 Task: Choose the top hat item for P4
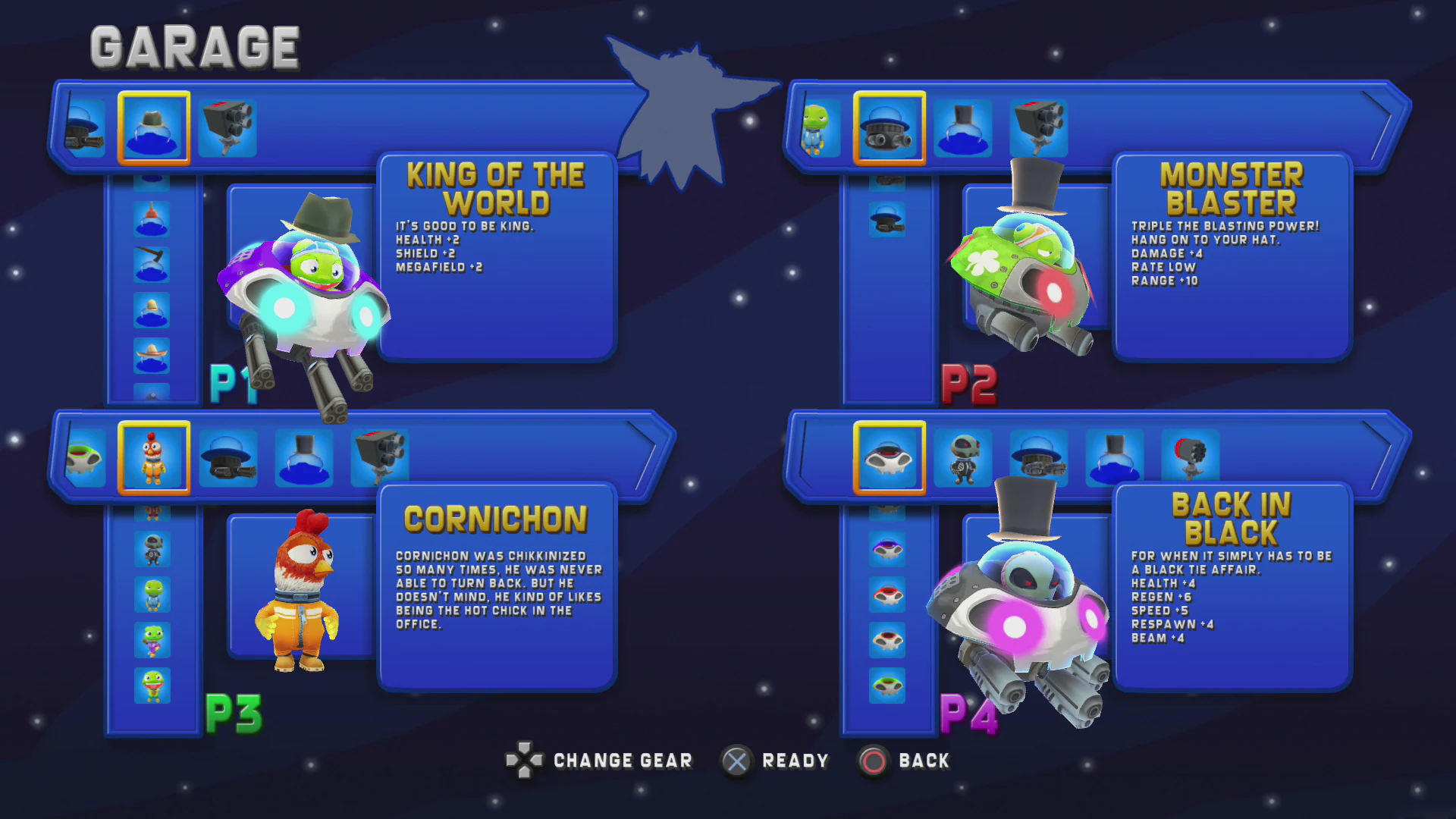[1115, 455]
